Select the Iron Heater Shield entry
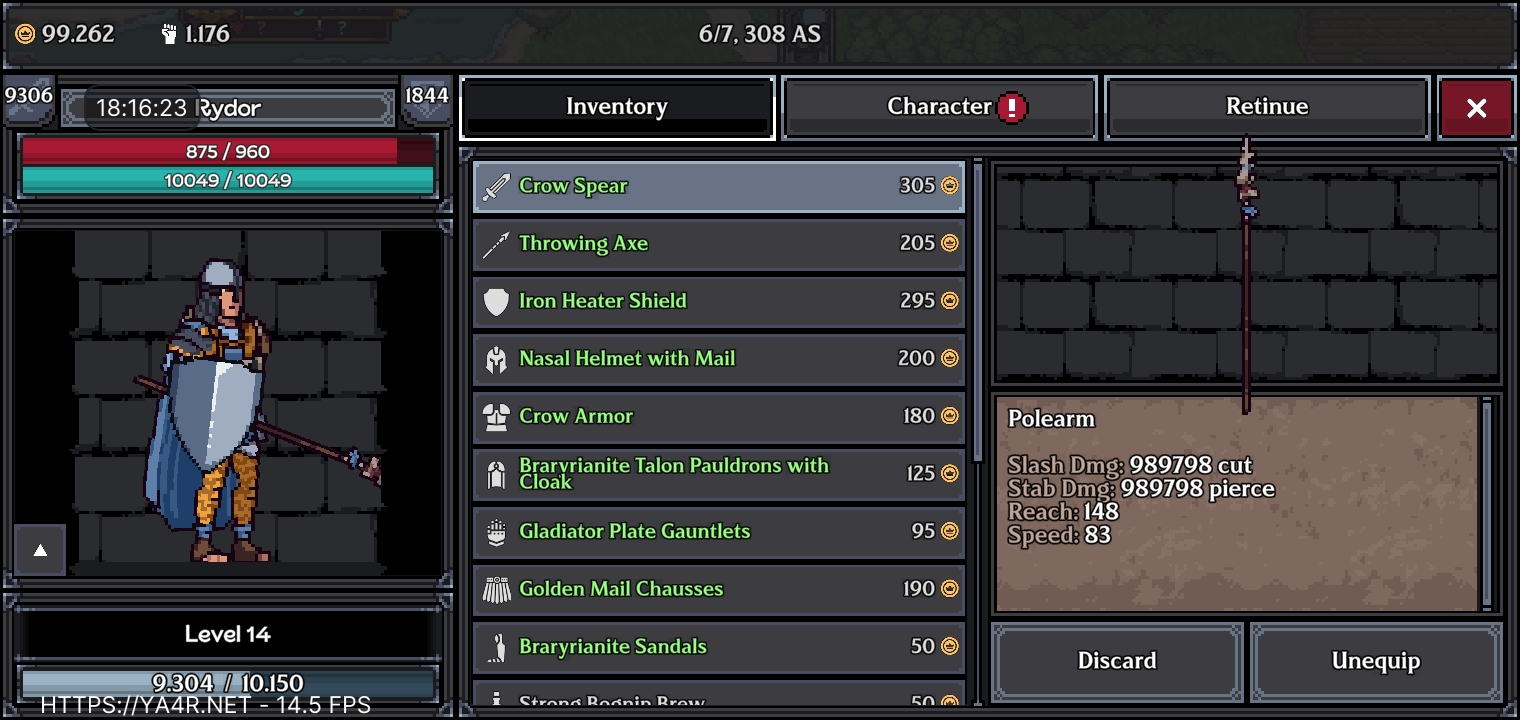 718,301
